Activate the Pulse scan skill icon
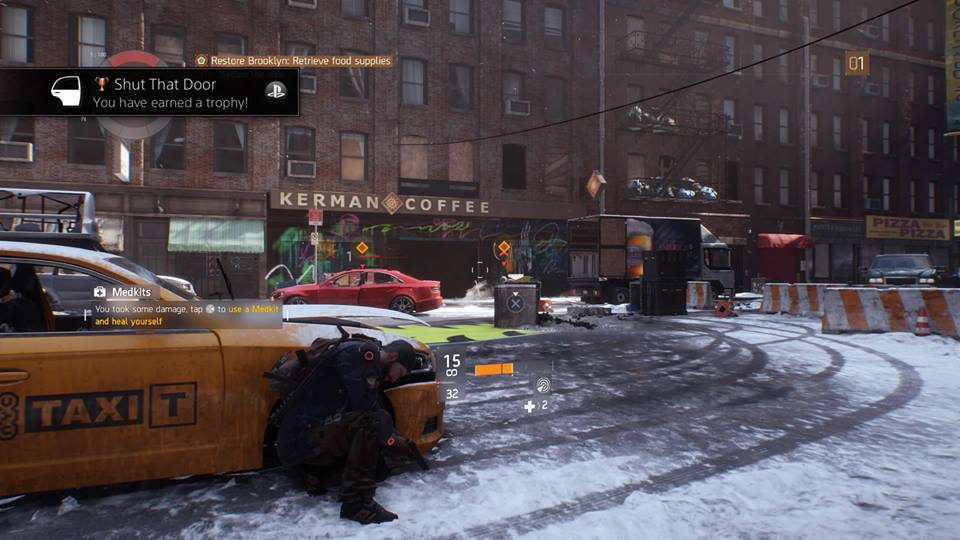Viewport: 960px width, 540px height. [542, 383]
